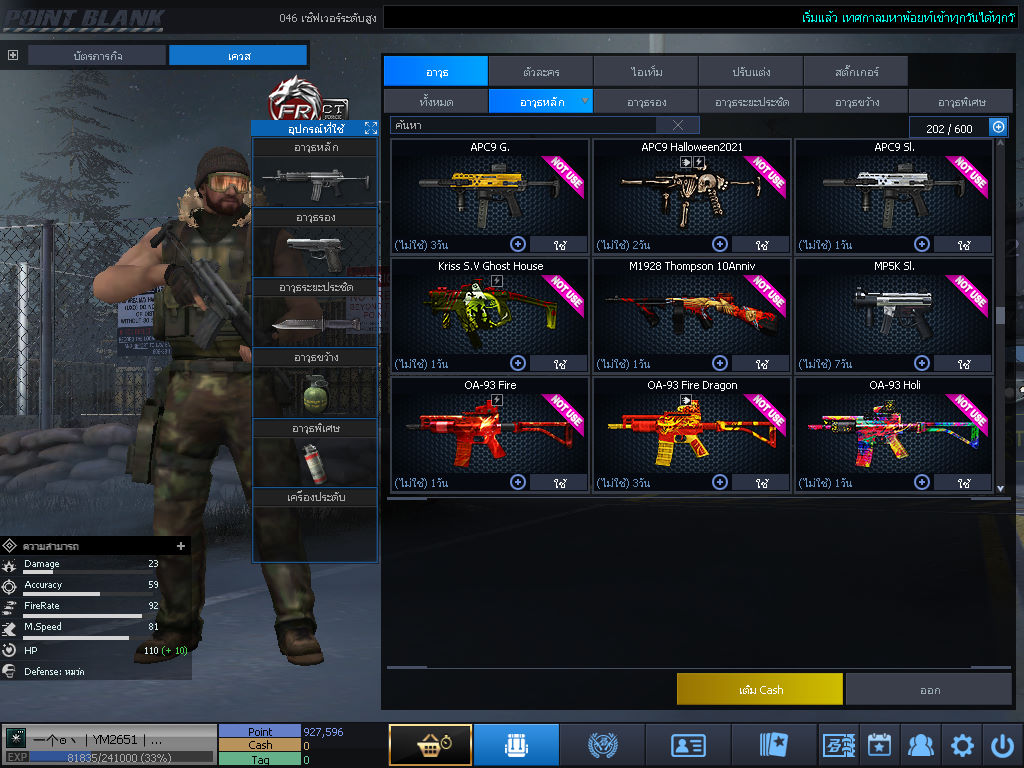Viewport: 1024px width, 768px height.
Task: Exit inventory with ออก button
Action: (929, 689)
